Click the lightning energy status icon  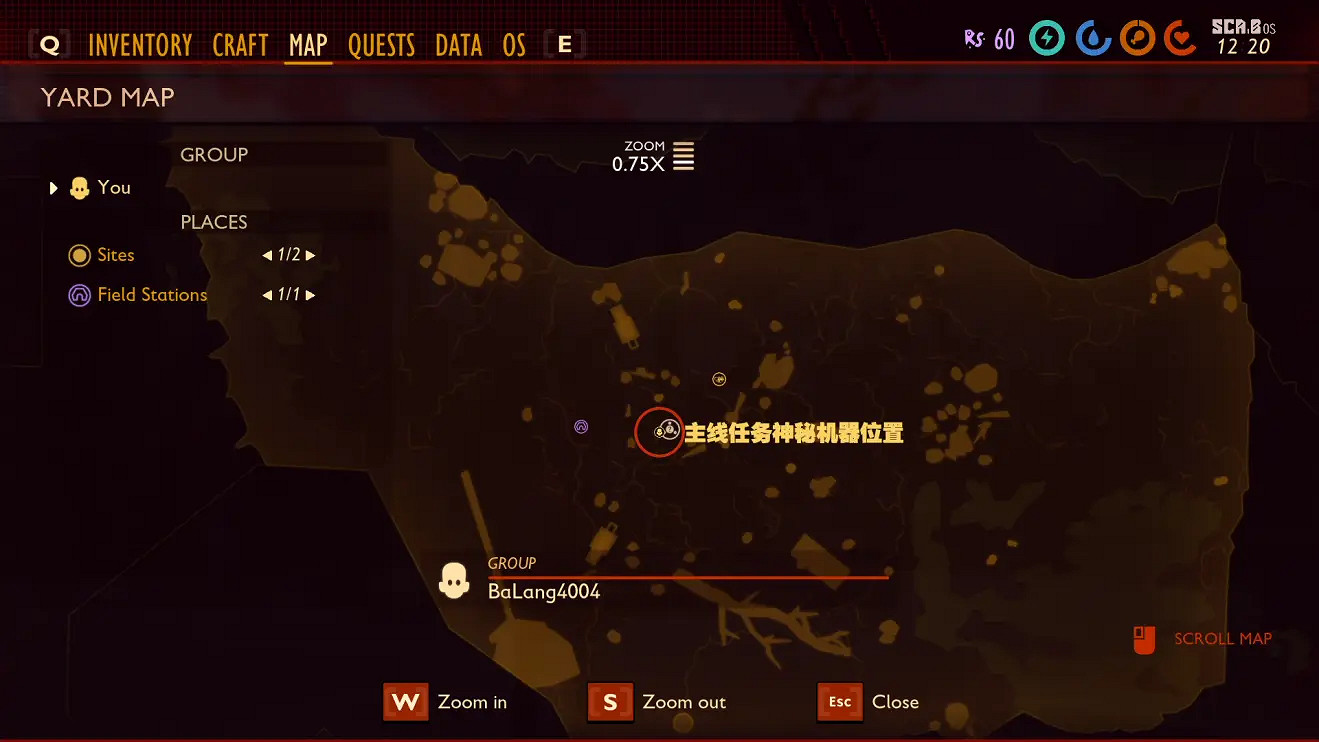tap(1046, 38)
